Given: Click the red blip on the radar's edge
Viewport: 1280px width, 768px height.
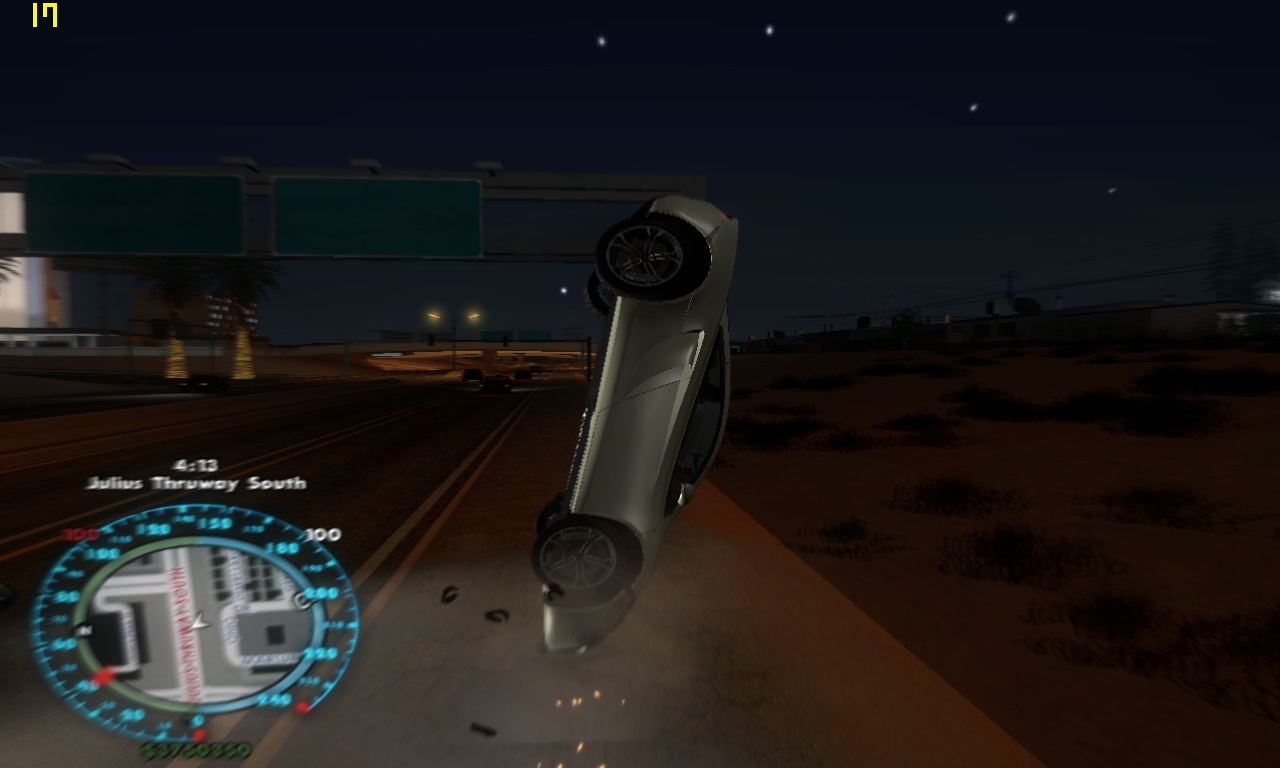Looking at the screenshot, I should coord(102,679).
